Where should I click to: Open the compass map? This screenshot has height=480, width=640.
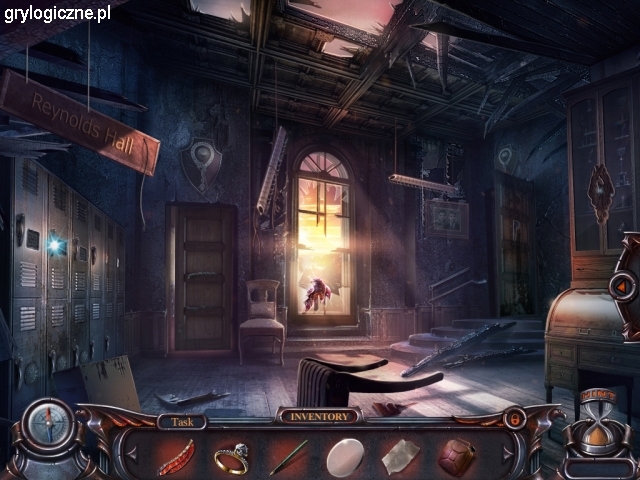pos(47,424)
